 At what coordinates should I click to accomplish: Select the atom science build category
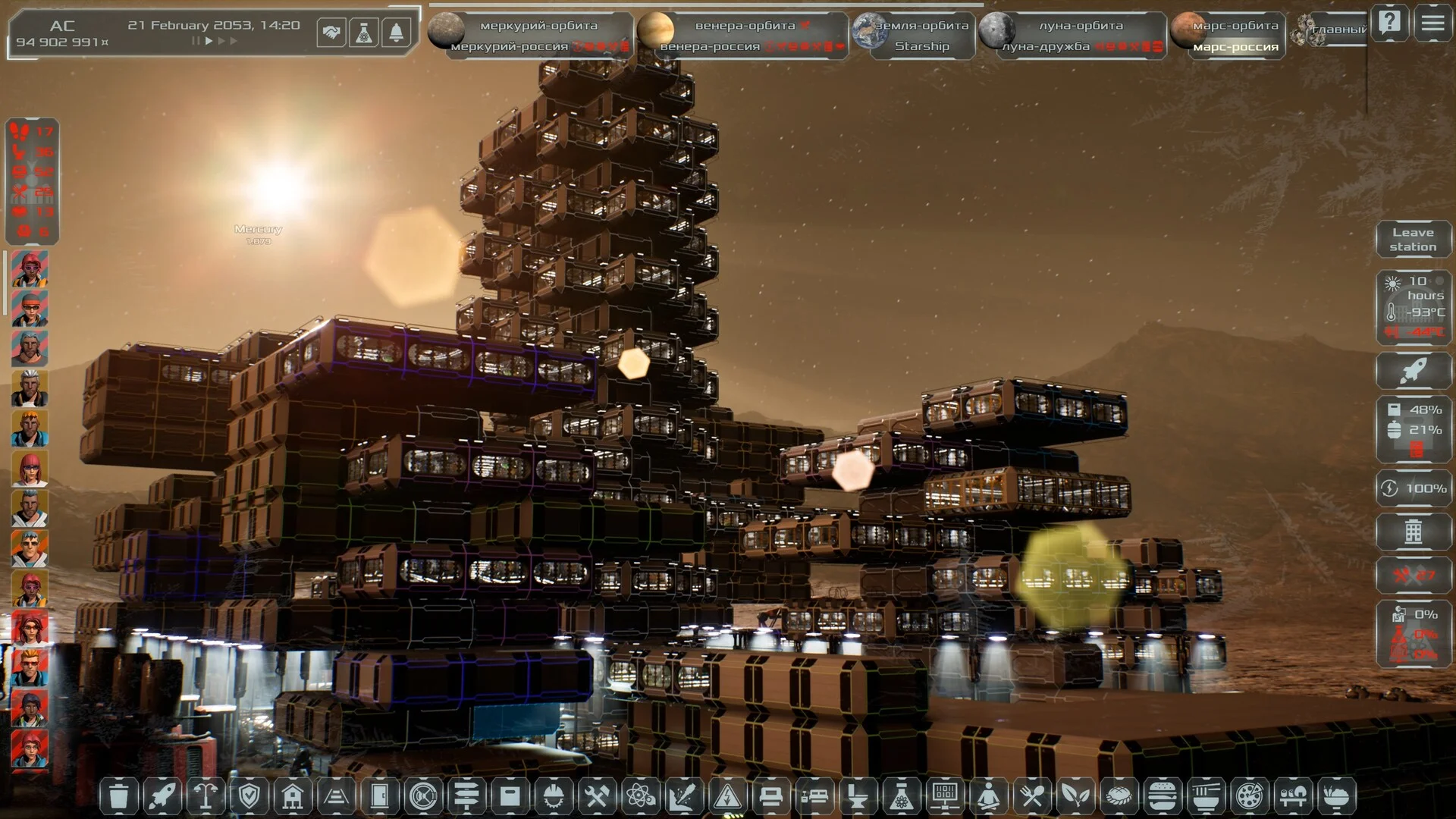click(640, 796)
